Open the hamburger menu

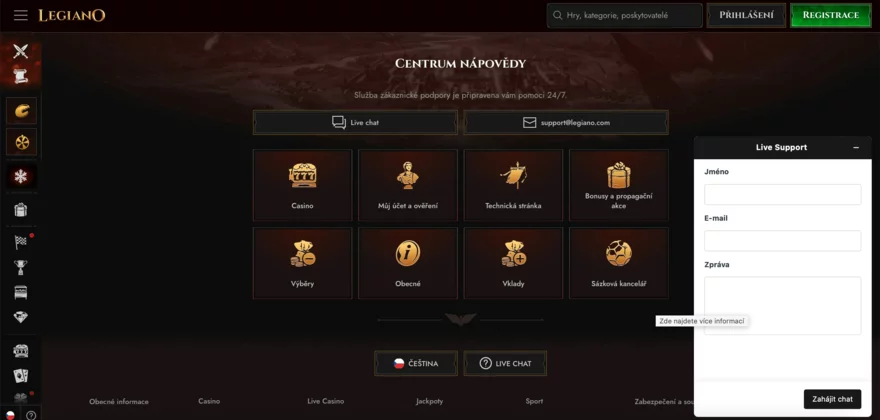tap(20, 15)
